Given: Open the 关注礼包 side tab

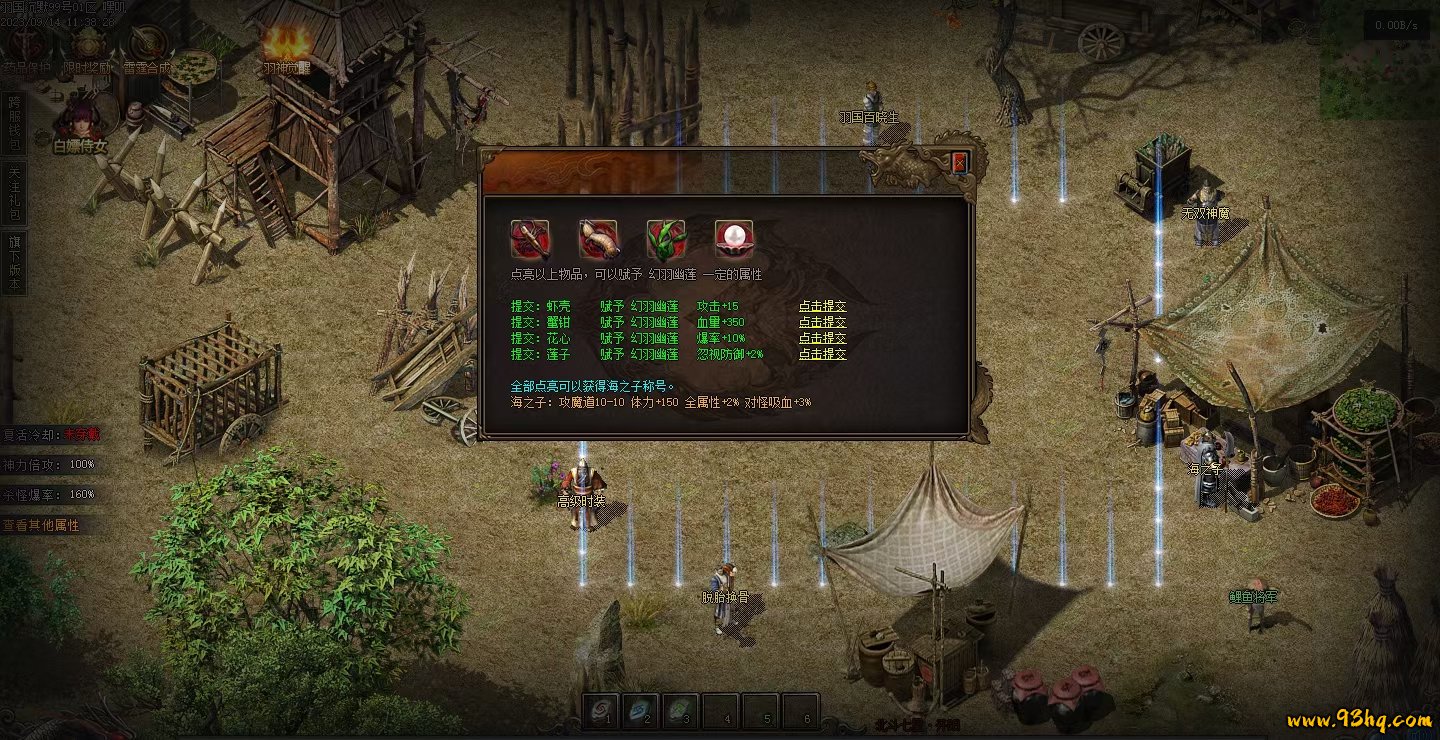Looking at the screenshot, I should (14, 193).
